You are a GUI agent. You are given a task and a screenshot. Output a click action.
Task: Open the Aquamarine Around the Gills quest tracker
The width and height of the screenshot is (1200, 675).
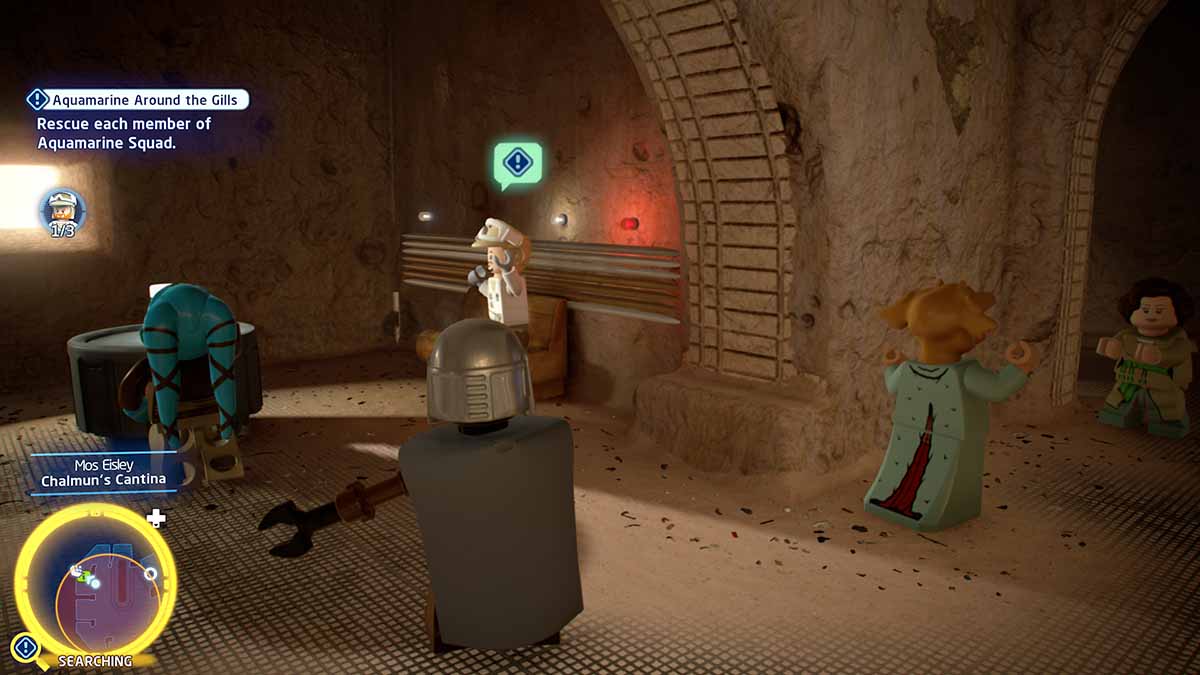coord(137,100)
